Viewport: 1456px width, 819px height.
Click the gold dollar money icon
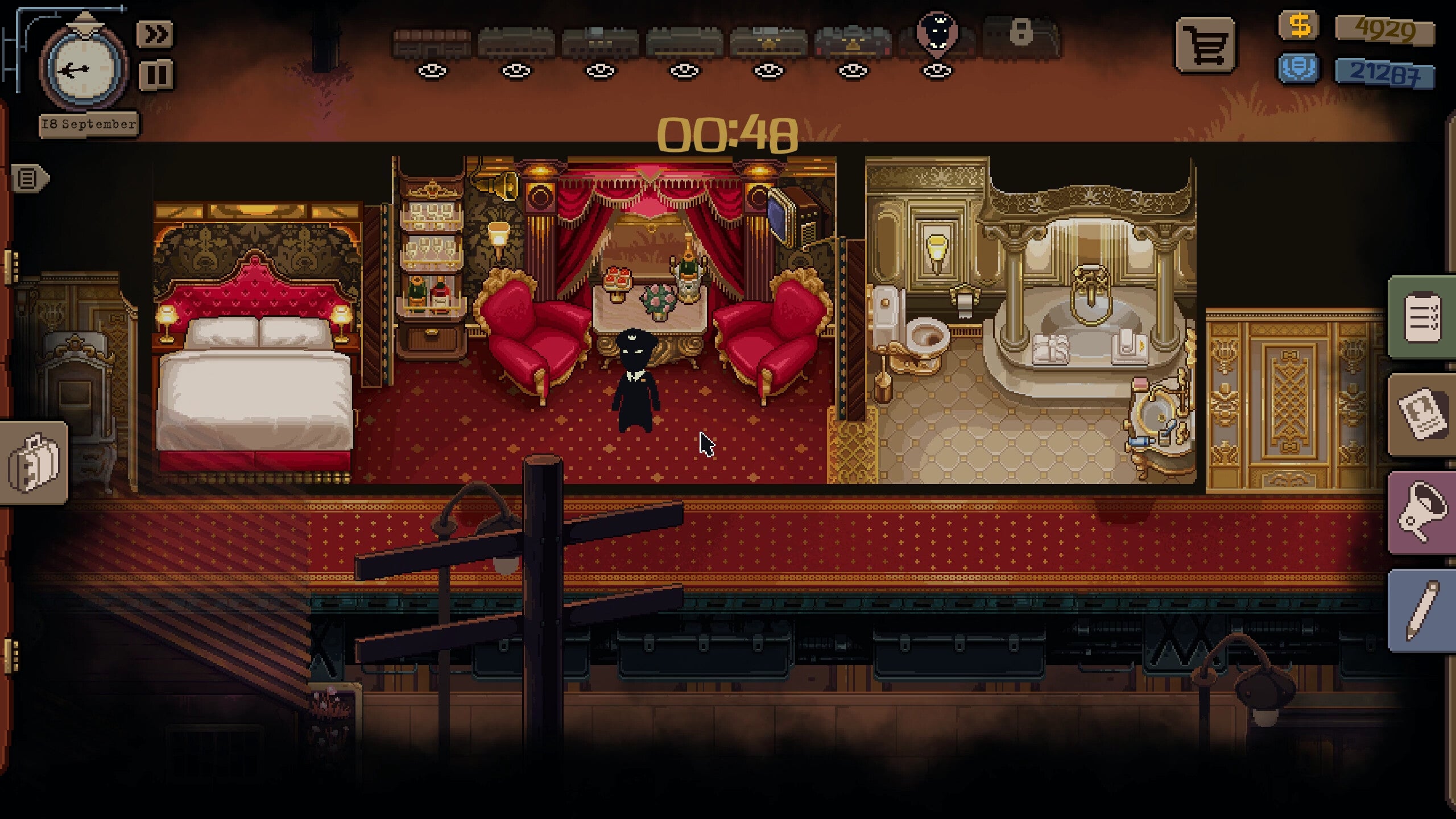click(1300, 26)
